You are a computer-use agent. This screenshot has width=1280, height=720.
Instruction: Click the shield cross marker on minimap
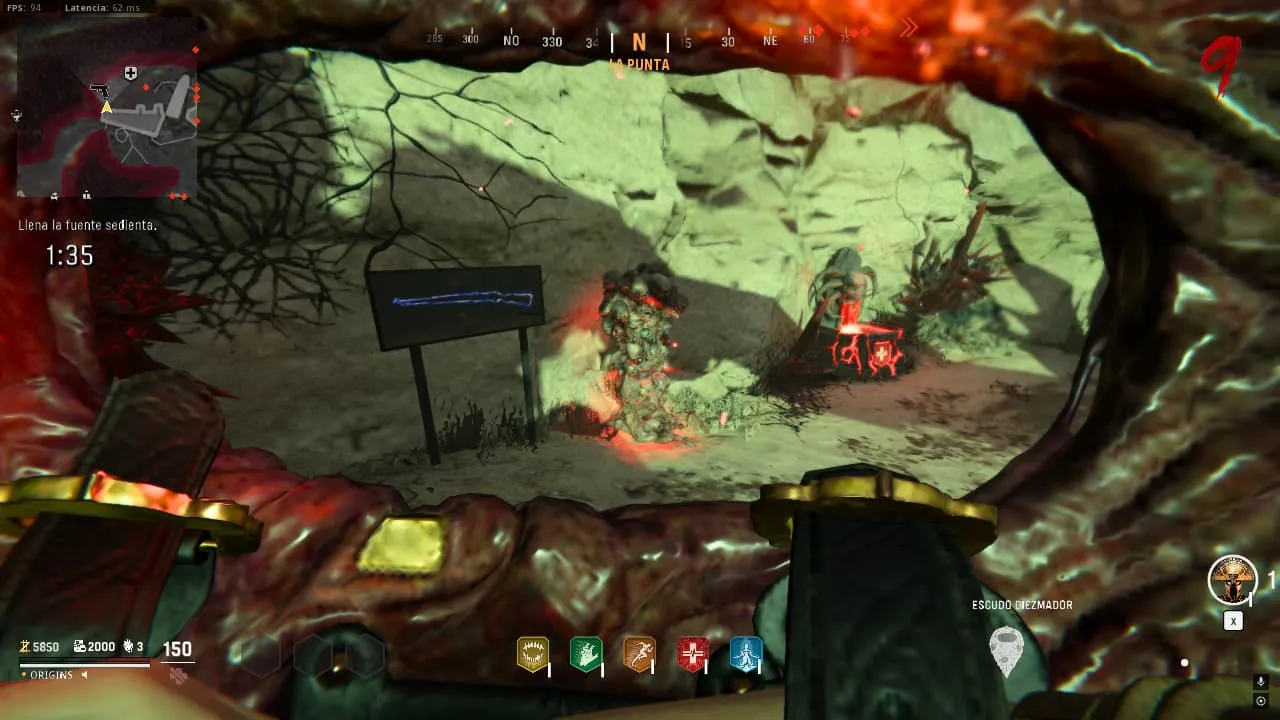(x=130, y=73)
